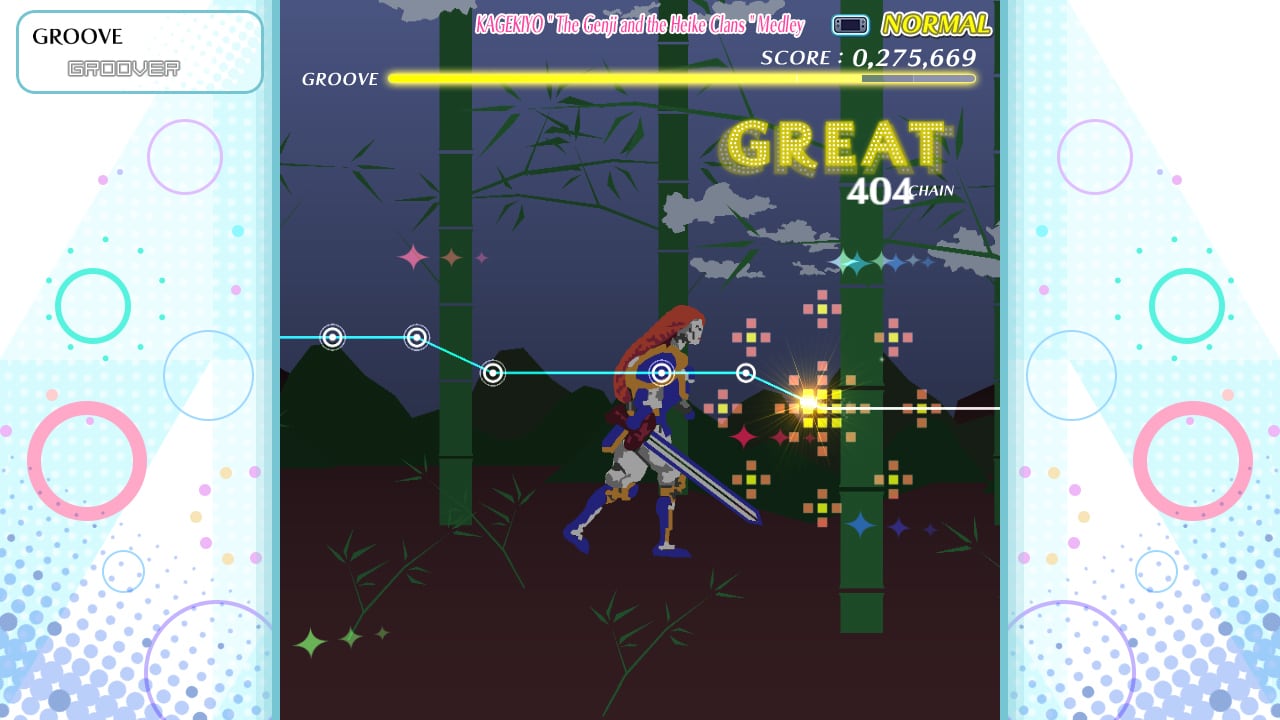
Task: Select the GROOVE label beside the gauge
Action: click(340, 78)
